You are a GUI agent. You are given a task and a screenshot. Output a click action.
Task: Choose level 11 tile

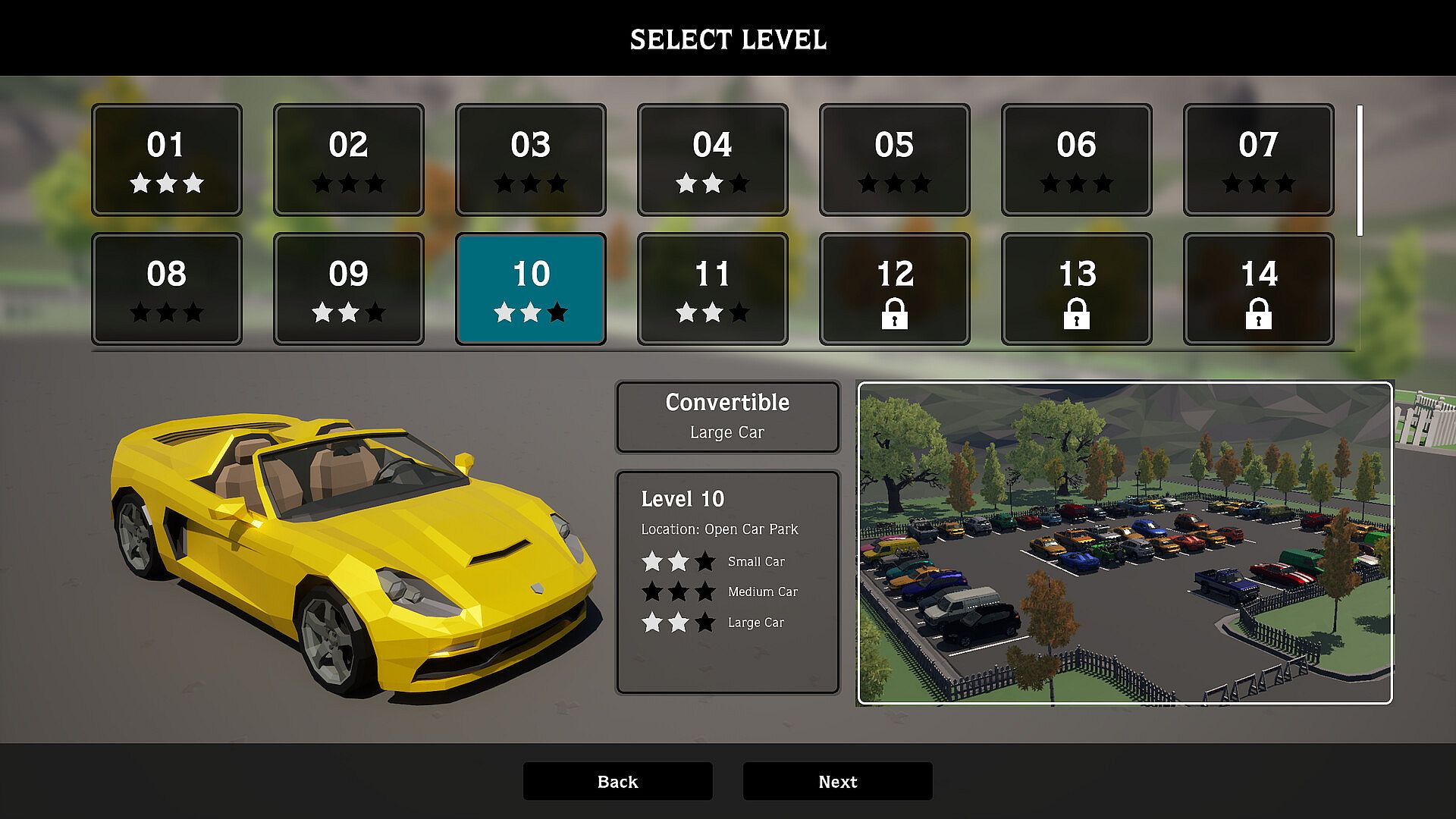click(713, 289)
